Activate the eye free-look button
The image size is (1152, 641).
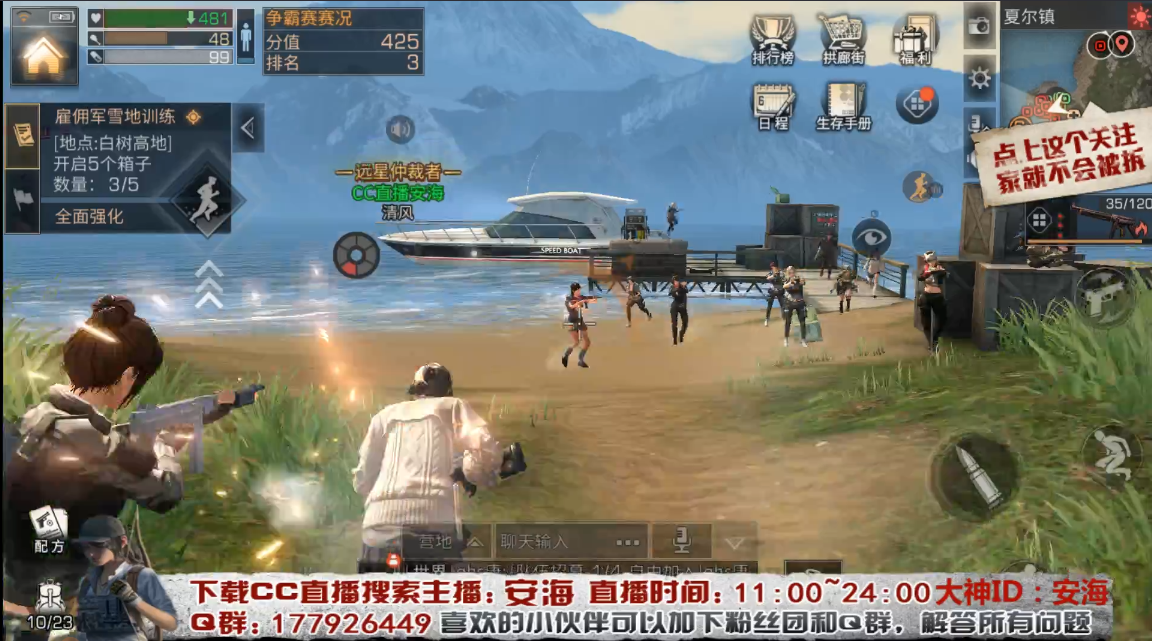pyautogui.click(x=871, y=237)
